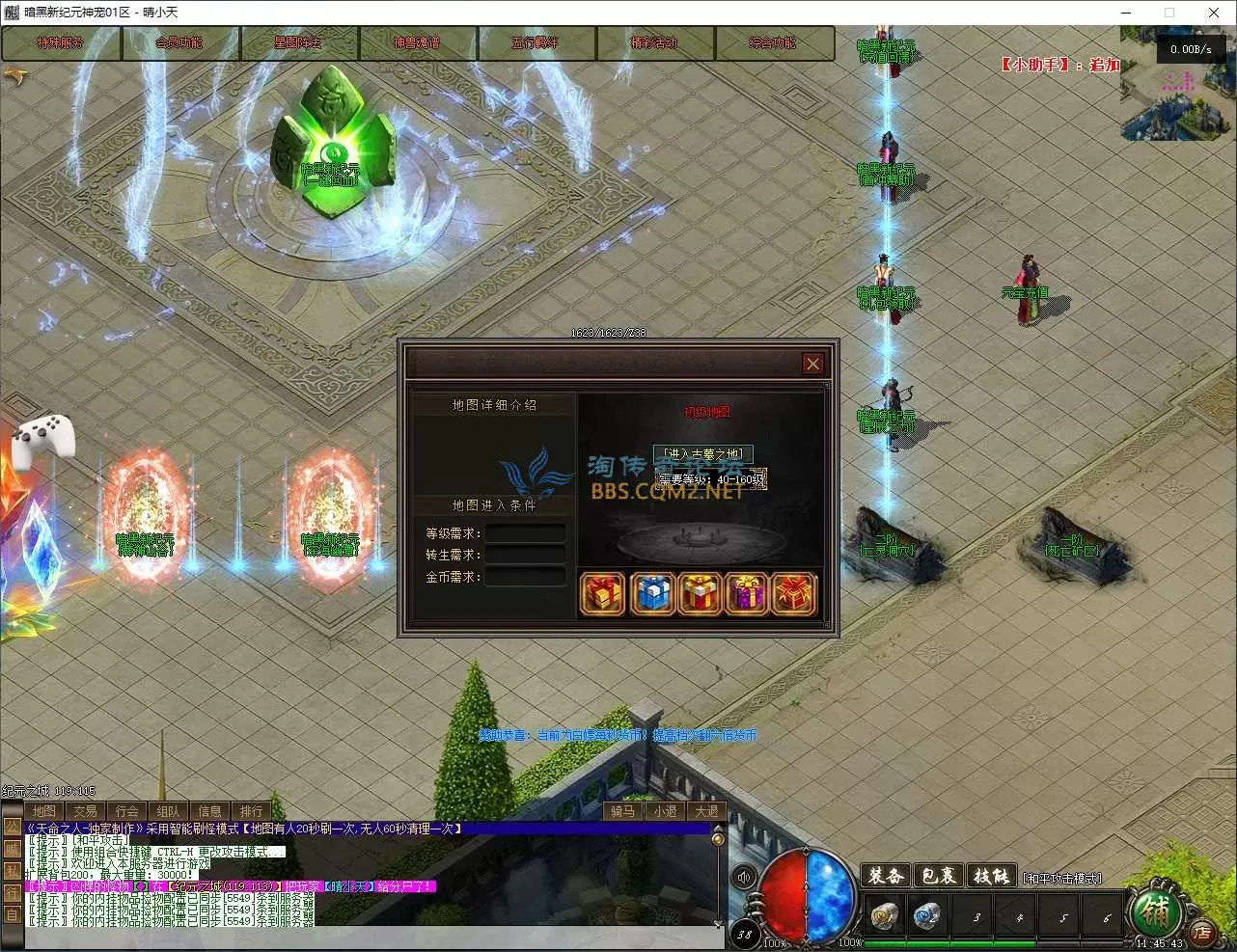This screenshot has width=1237, height=952.
Task: Close the map entry dialog
Action: point(812,364)
